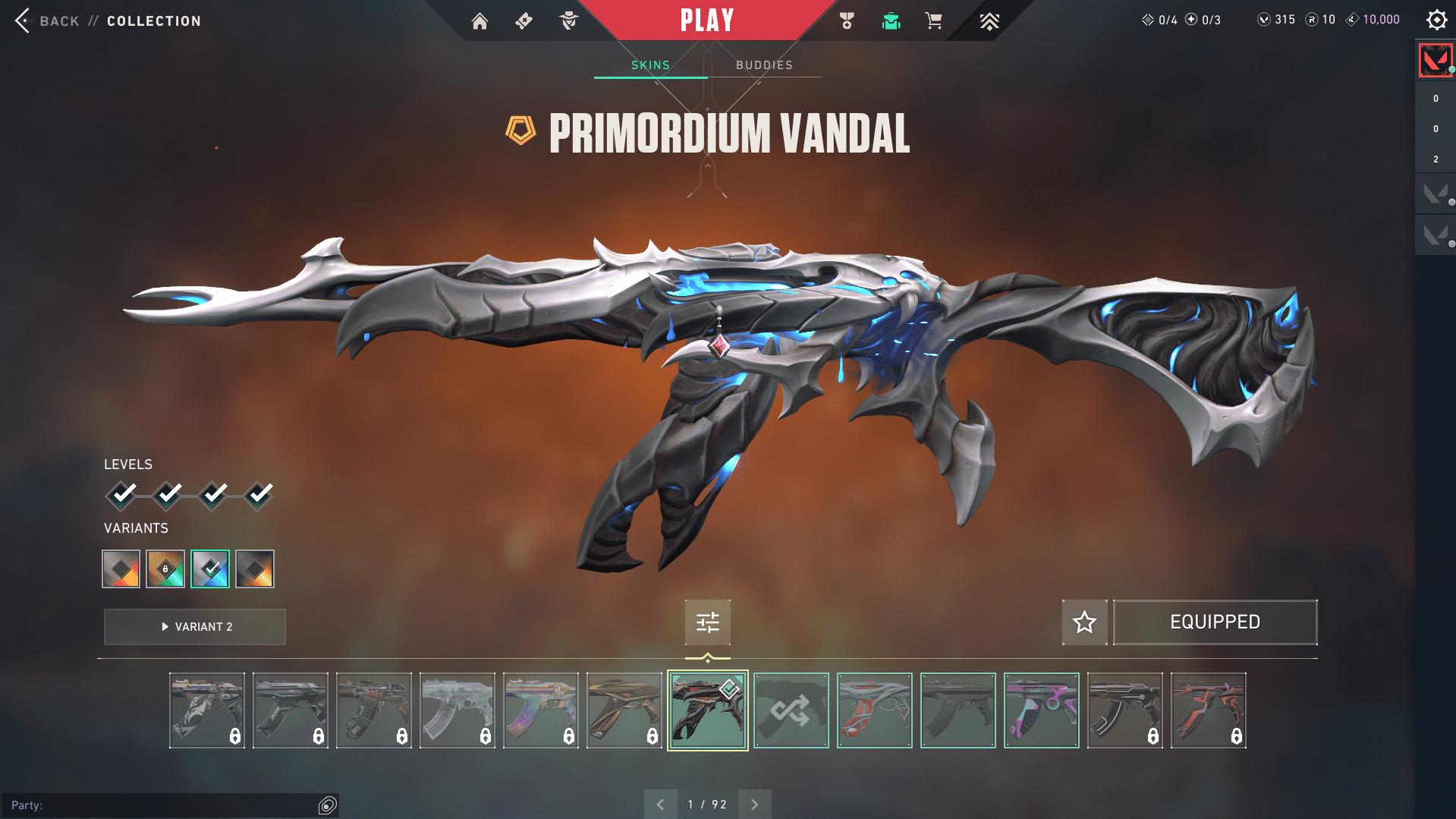1456x819 pixels.
Task: Play the Variant 2 preview
Action: pyautogui.click(x=195, y=627)
